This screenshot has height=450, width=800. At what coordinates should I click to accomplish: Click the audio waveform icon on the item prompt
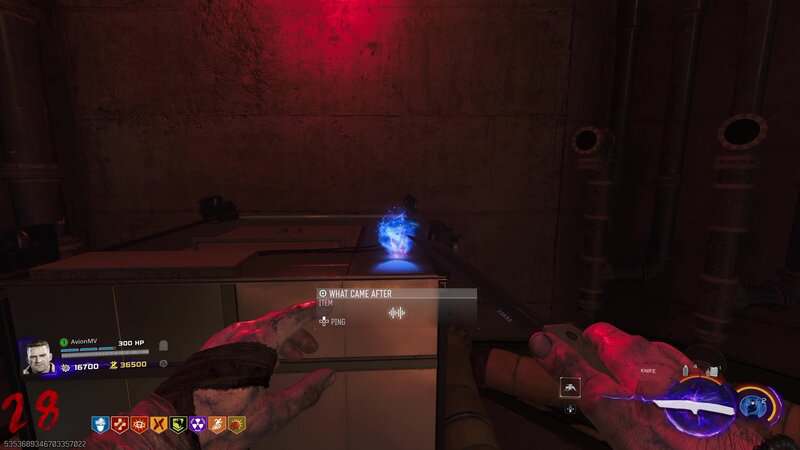397,313
